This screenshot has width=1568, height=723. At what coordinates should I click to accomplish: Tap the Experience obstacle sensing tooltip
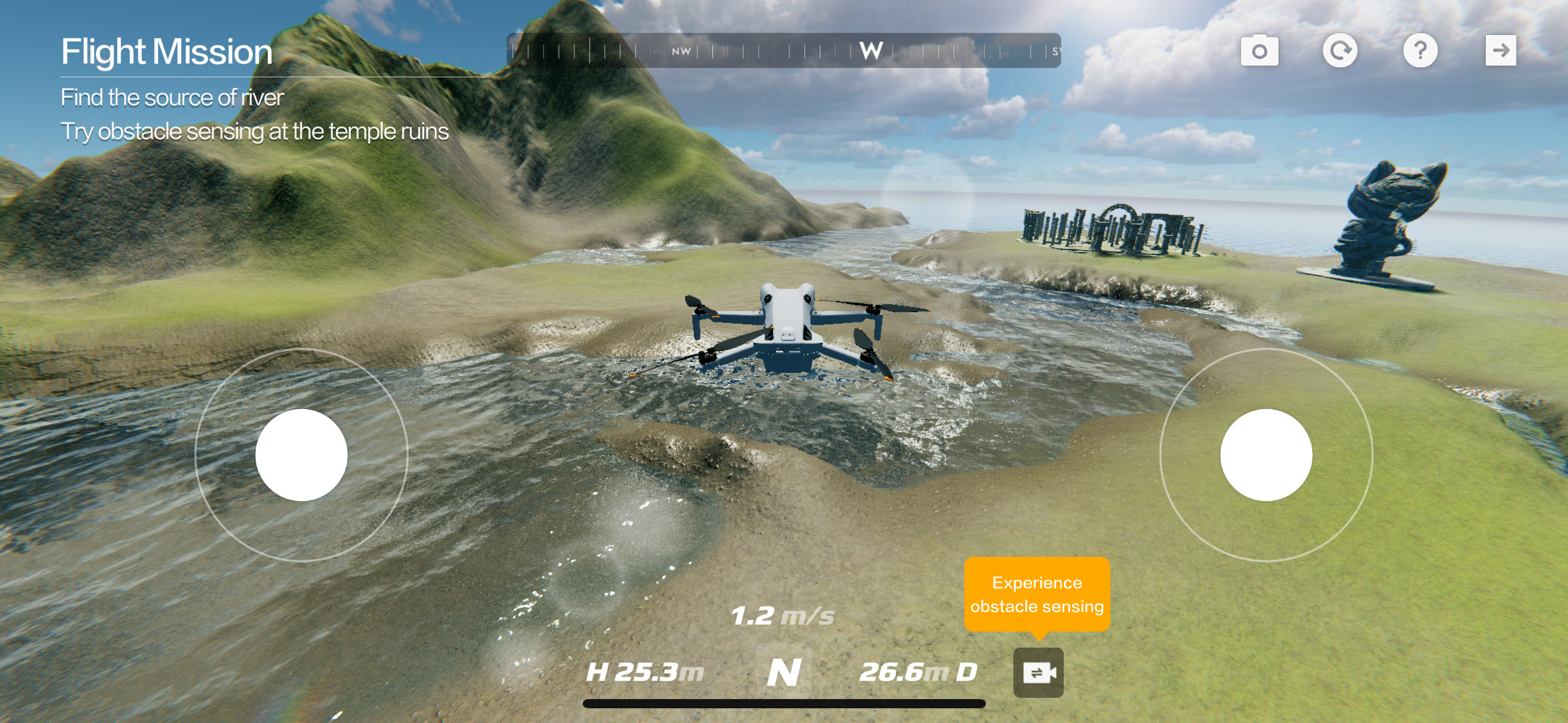point(1037,594)
